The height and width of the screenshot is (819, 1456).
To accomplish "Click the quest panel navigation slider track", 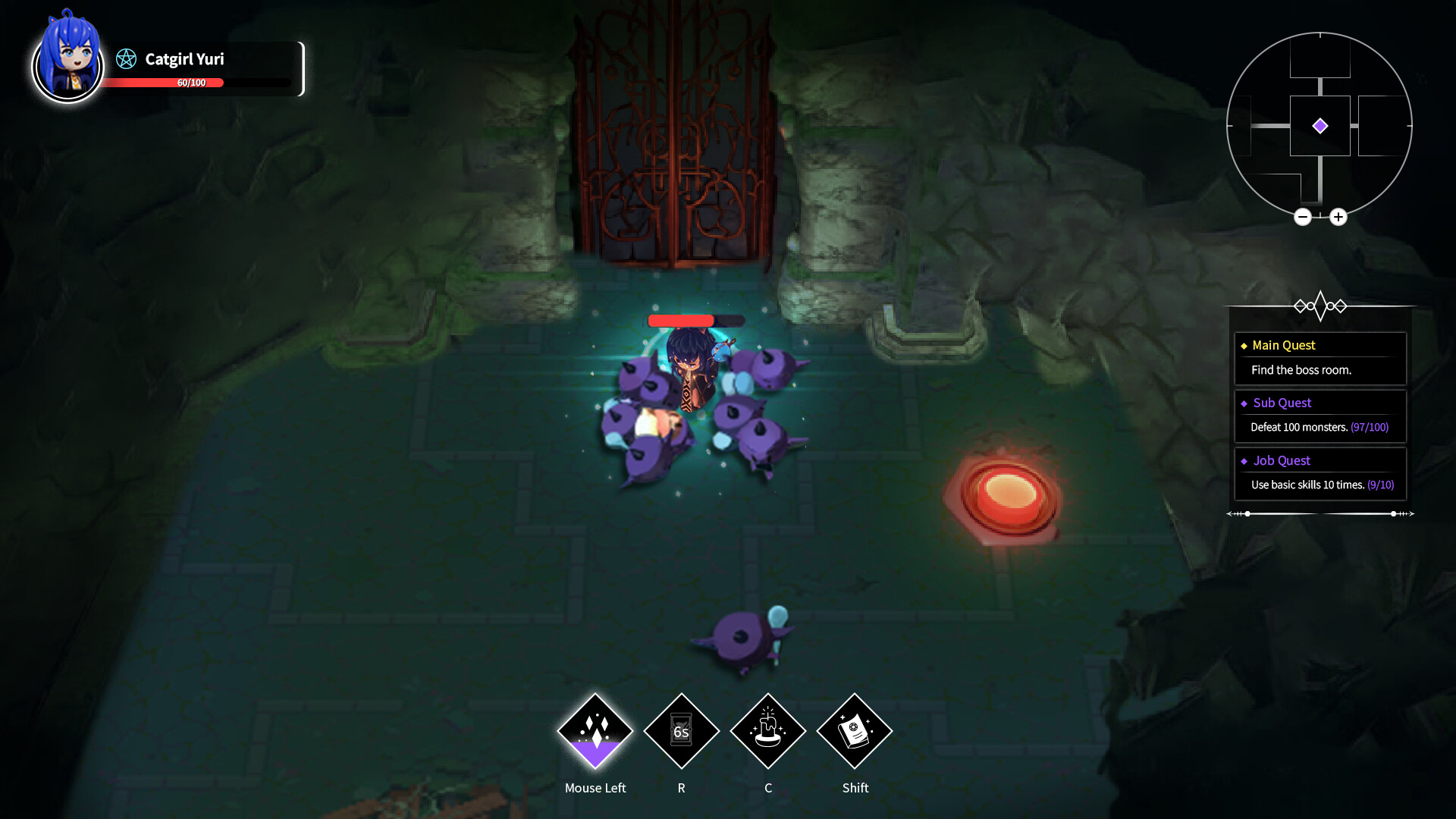I will pos(1322,513).
